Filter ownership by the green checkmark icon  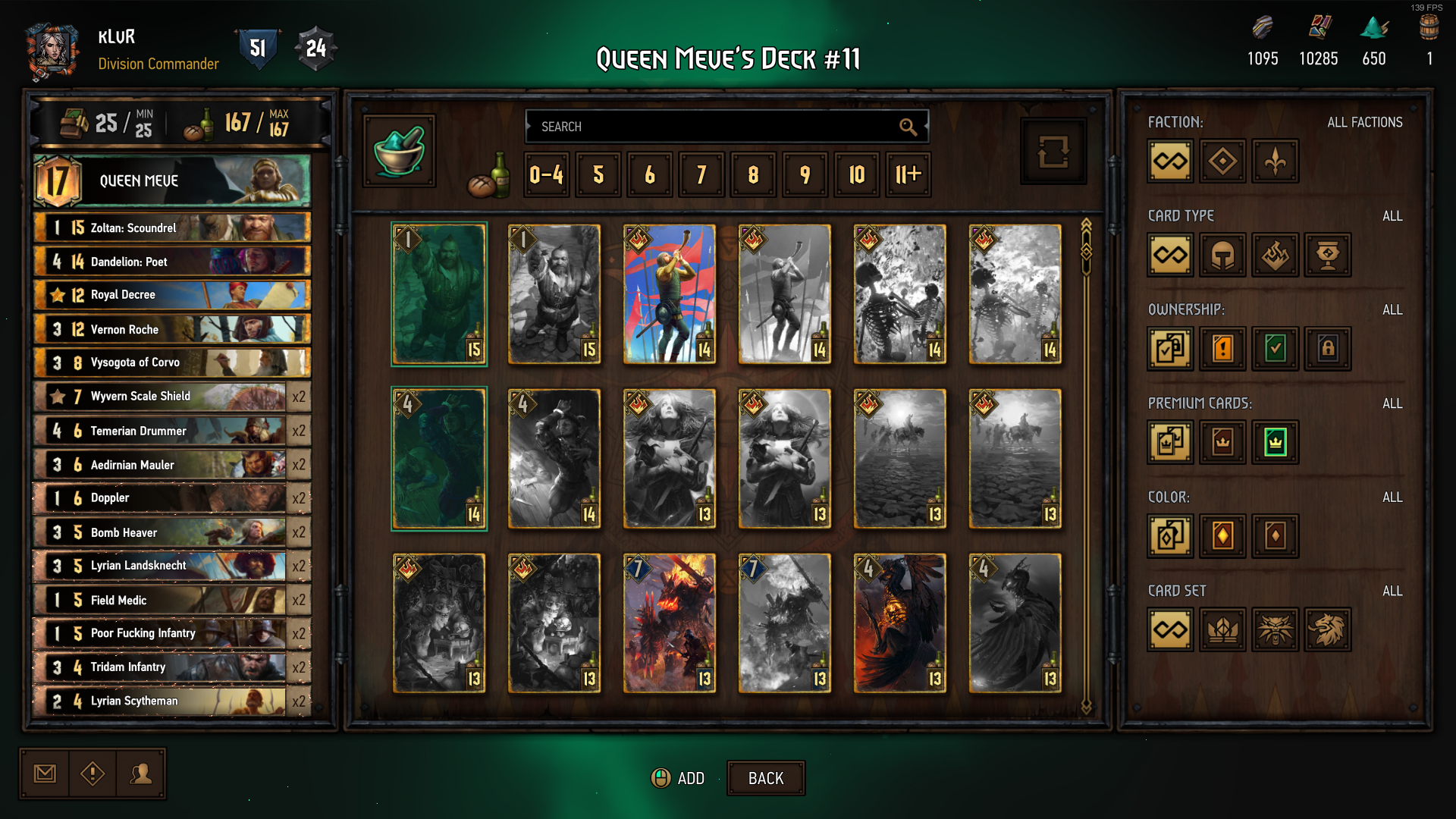pos(1275,349)
